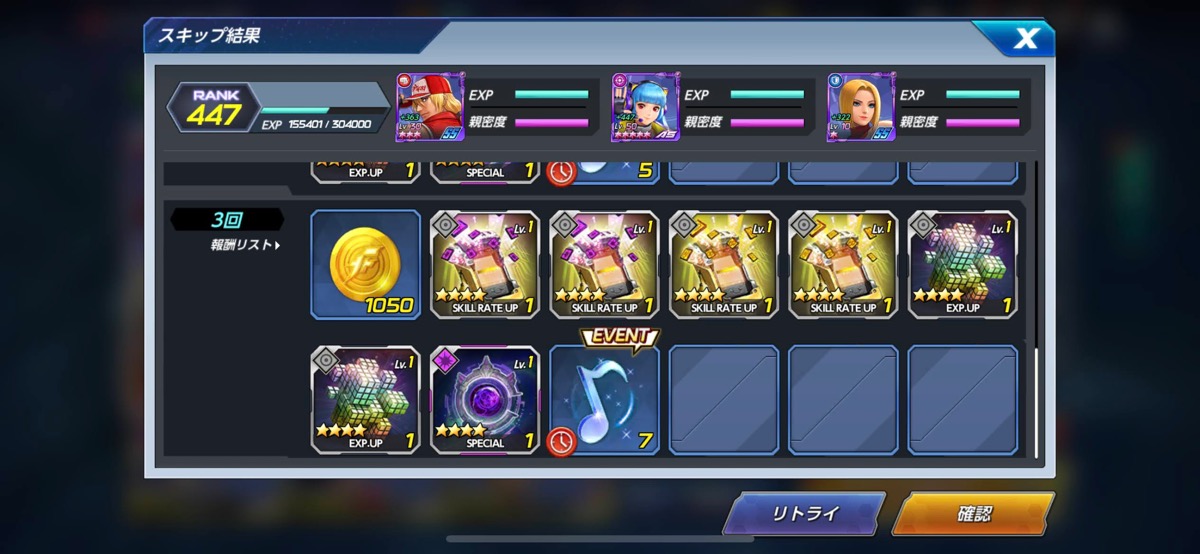Select the gold coin reward worth 1050

click(x=365, y=264)
